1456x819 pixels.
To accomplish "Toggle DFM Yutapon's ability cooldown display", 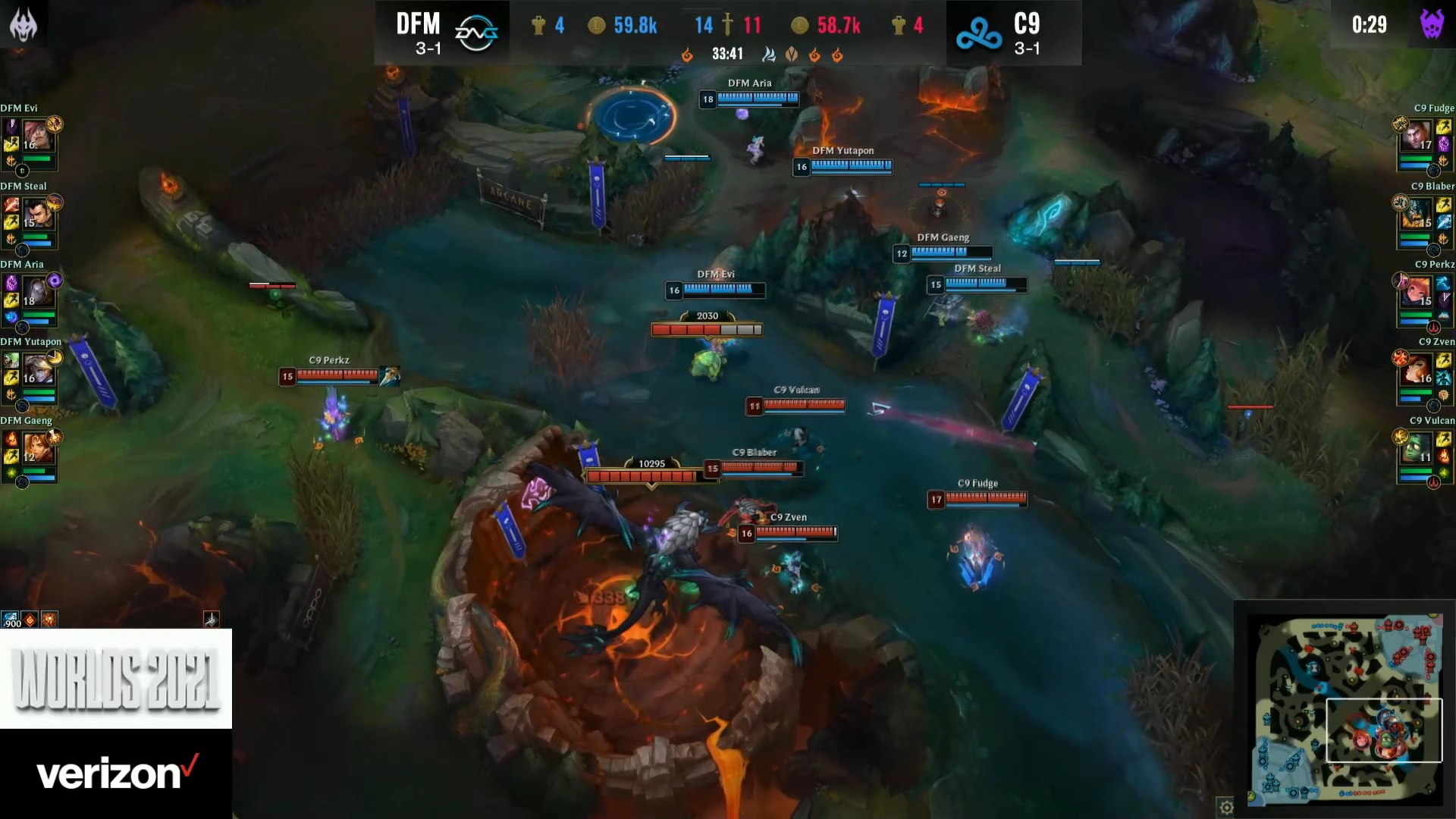I will click(x=55, y=356).
